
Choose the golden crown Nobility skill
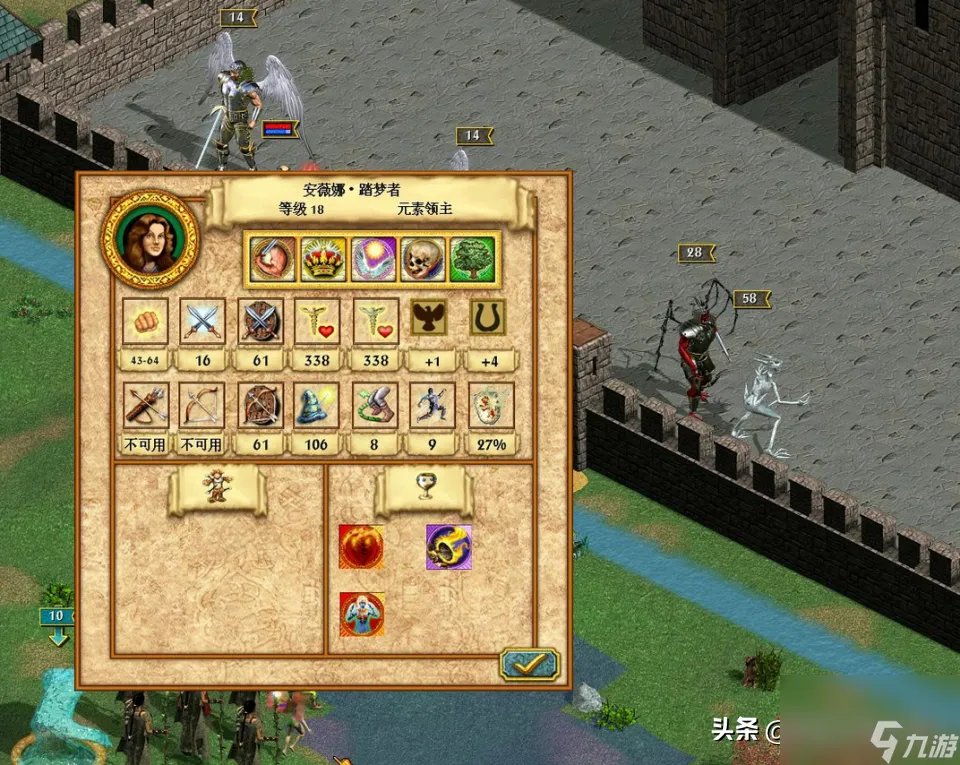point(324,260)
